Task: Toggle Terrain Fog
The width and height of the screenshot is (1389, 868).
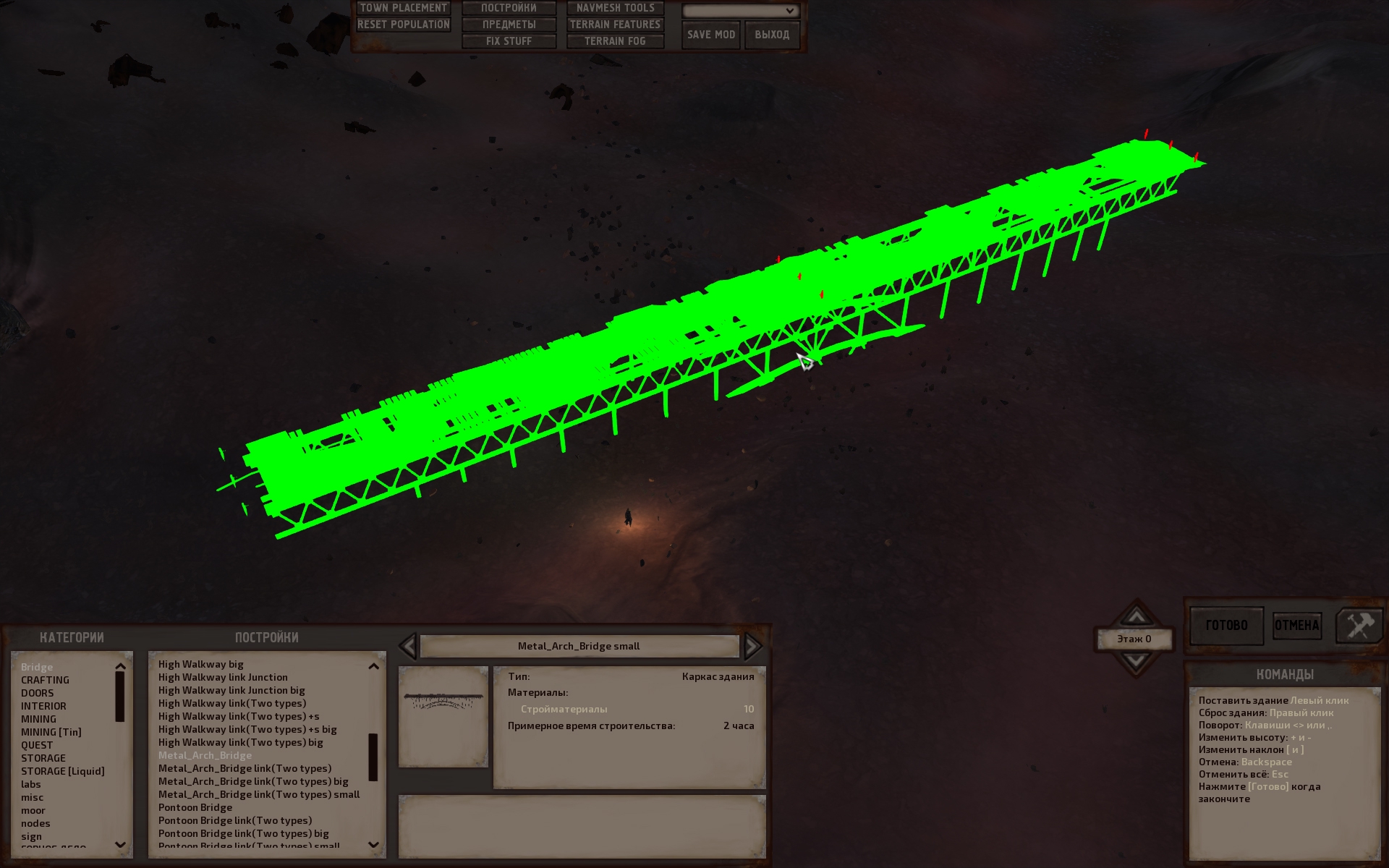Action: [x=615, y=41]
